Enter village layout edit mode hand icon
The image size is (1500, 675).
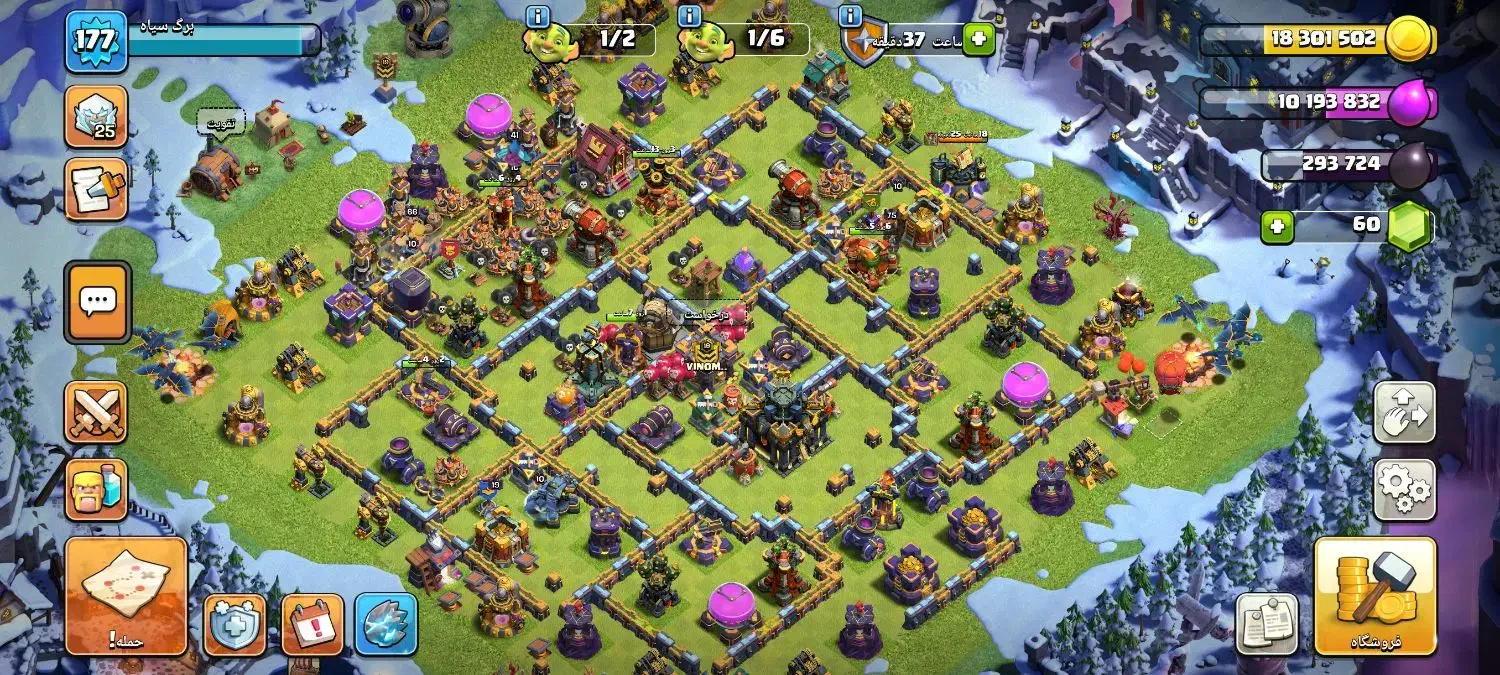[1404, 412]
